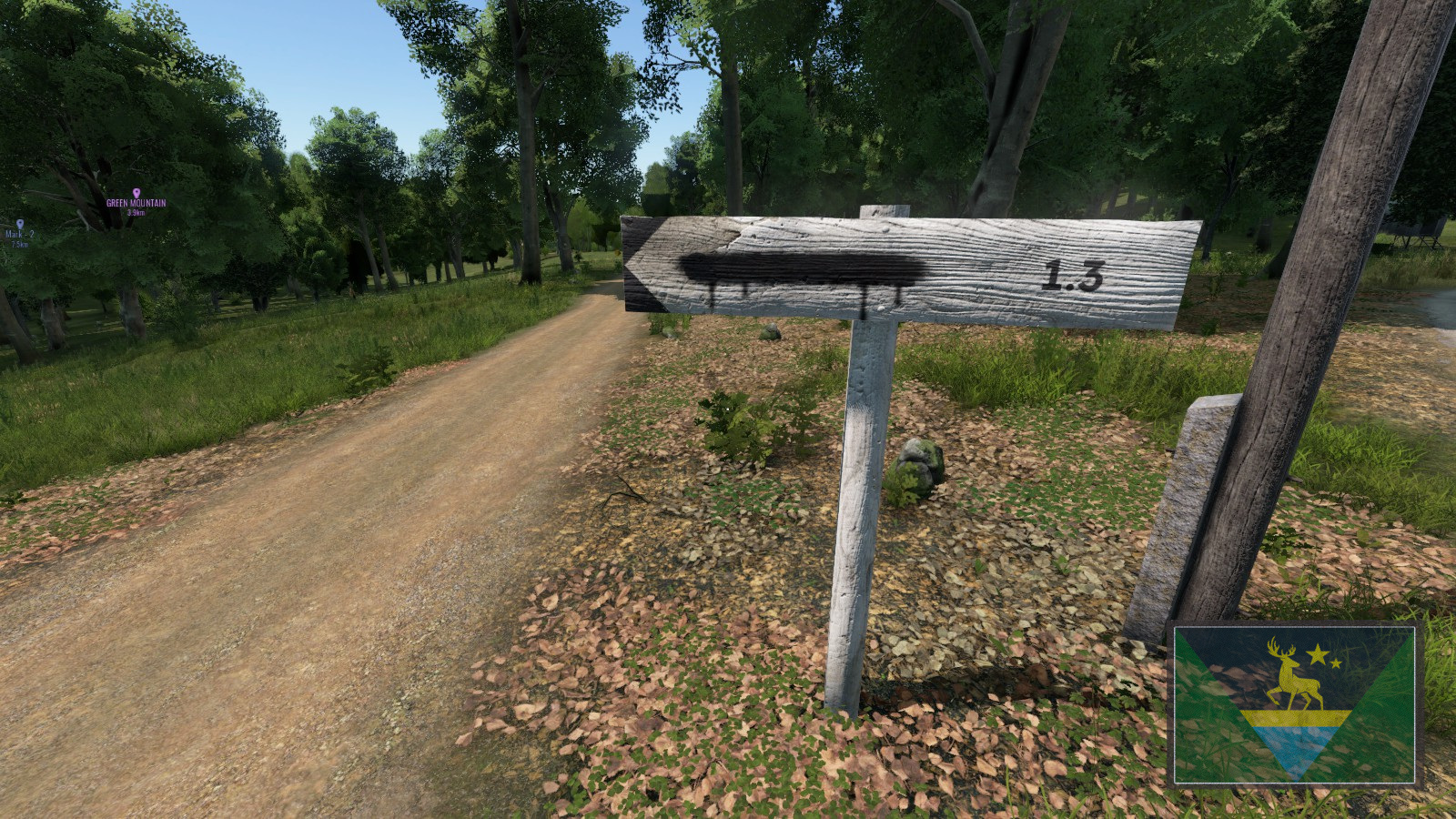Click the small star on the flag emblem
This screenshot has height=819, width=1456.
pos(1336,663)
